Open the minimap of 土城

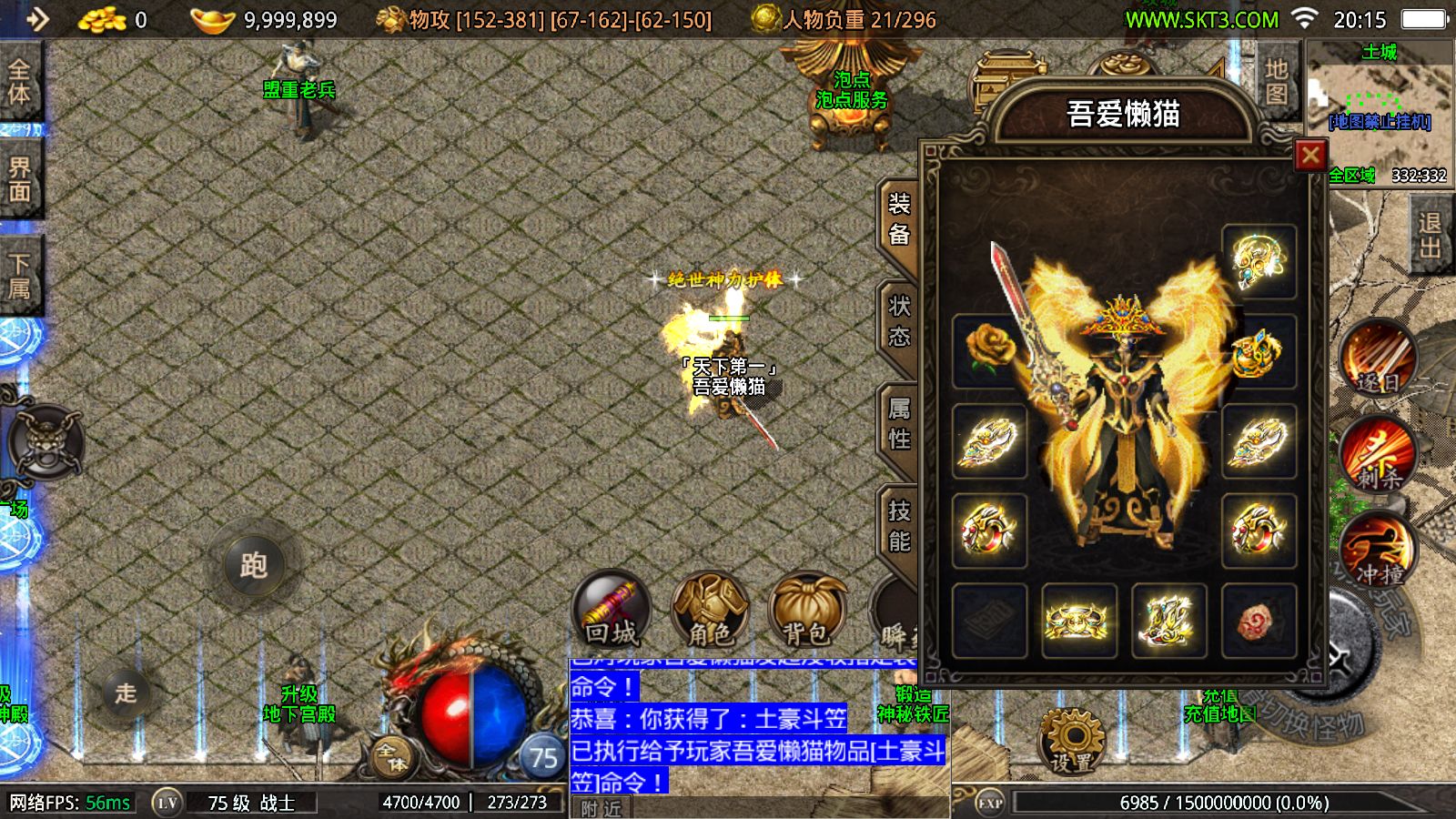point(1380,100)
